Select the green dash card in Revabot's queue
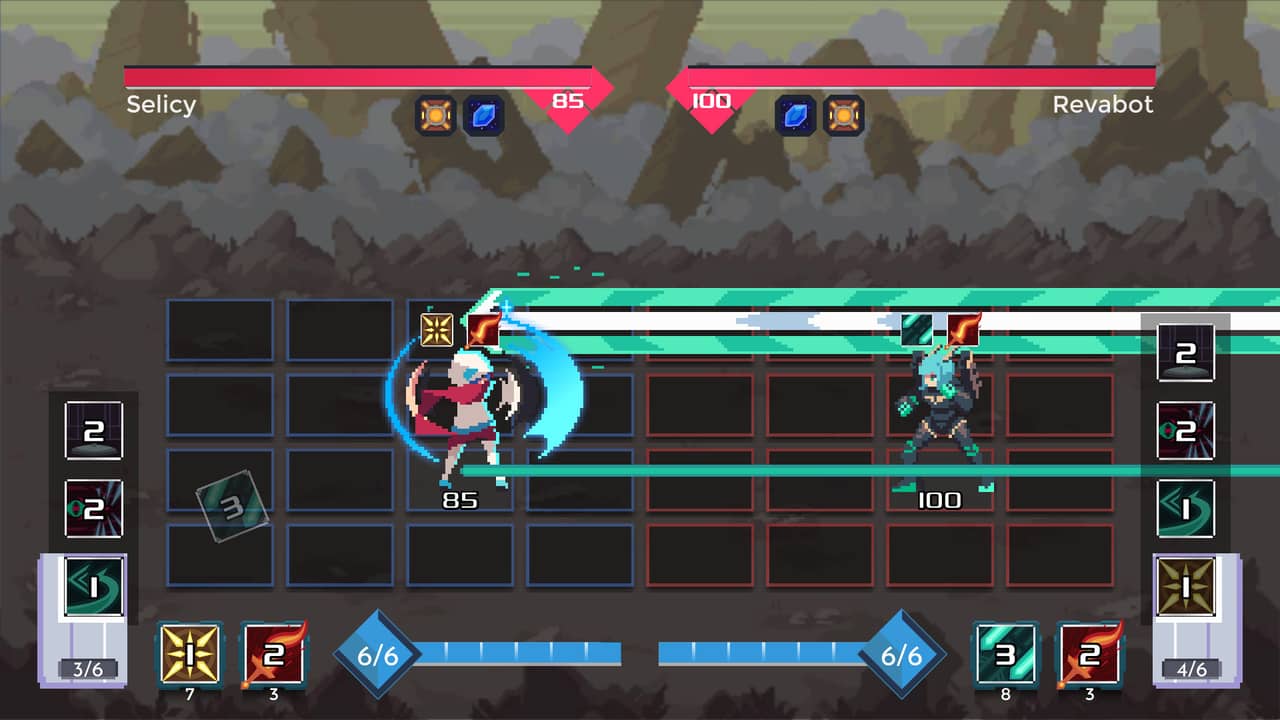Screen dimensions: 1280x720 [1186, 507]
